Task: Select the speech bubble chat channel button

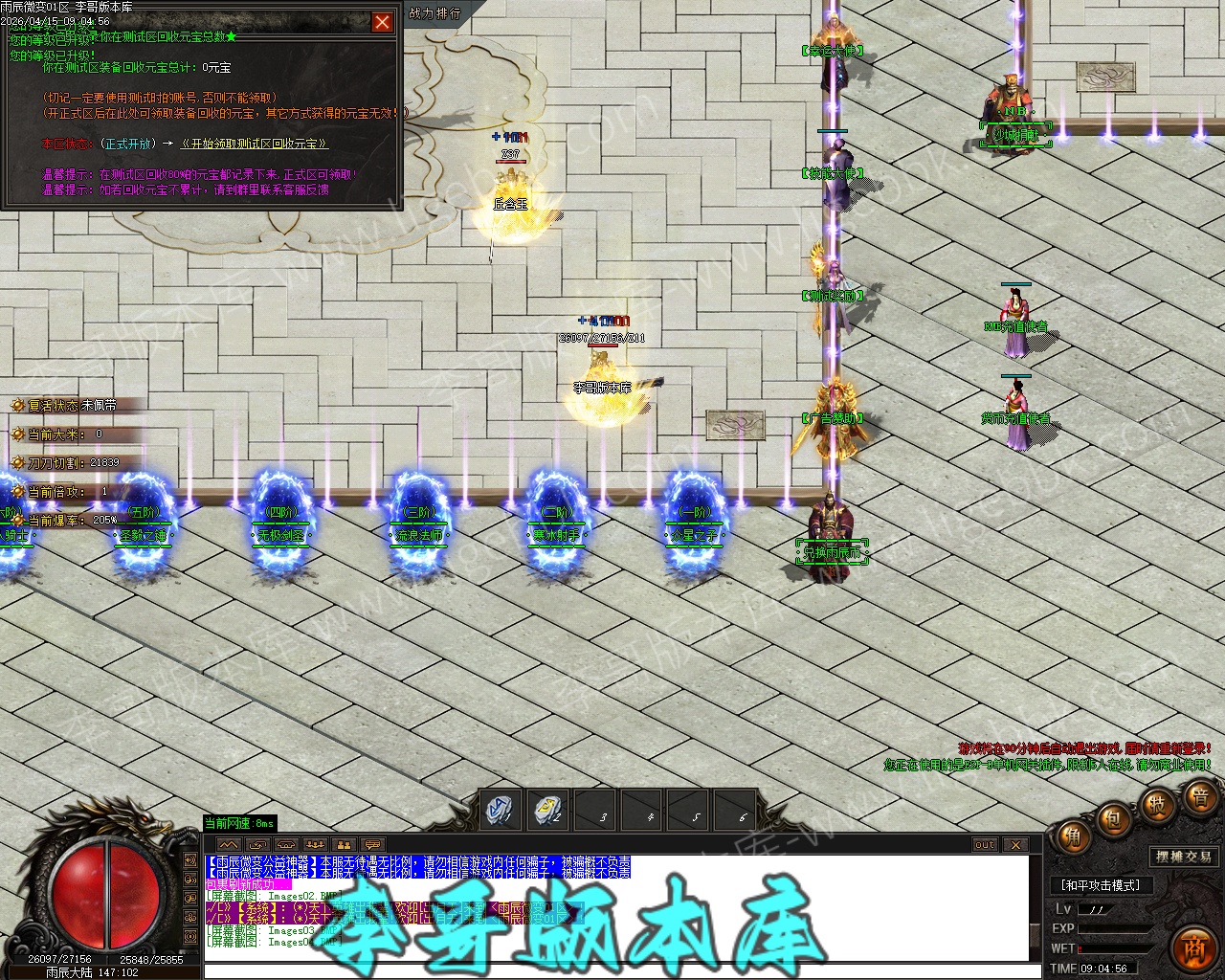Action: click(372, 845)
